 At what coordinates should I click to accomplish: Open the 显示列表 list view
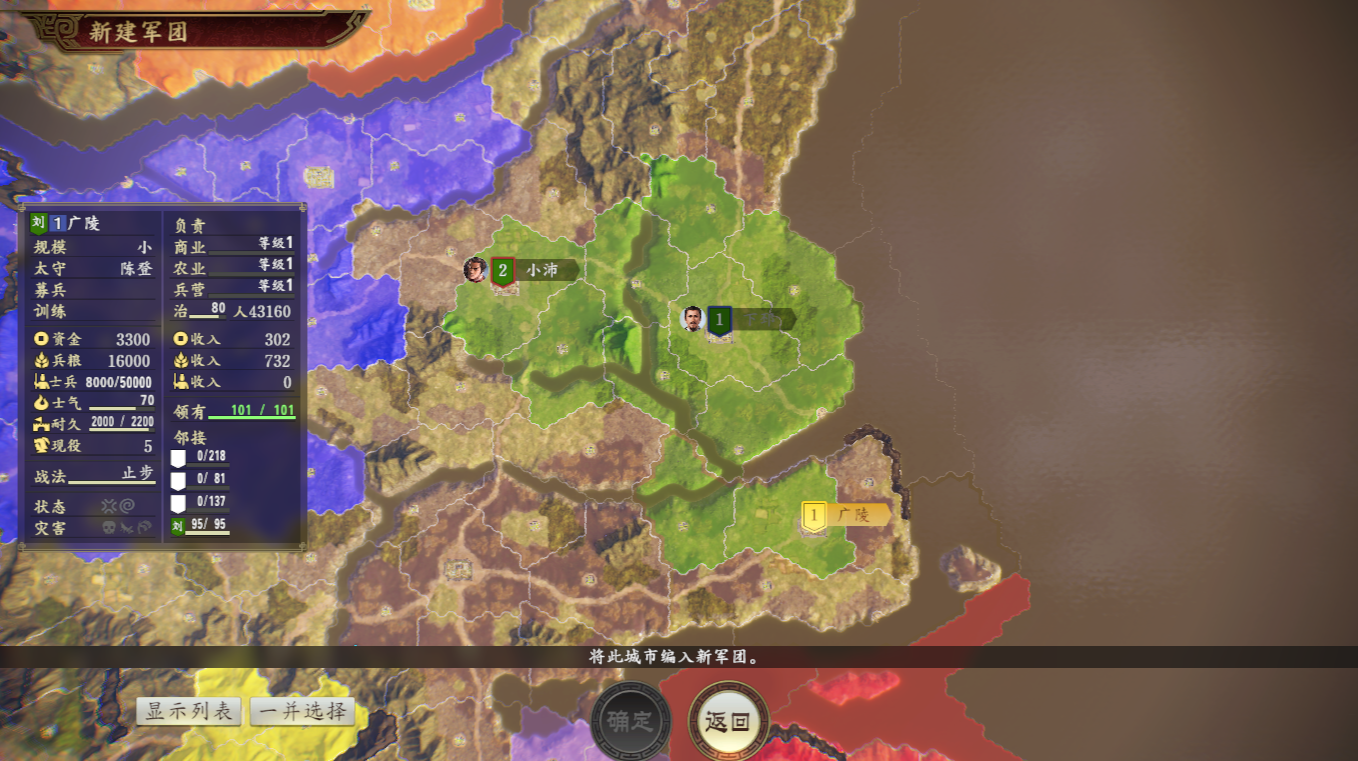(189, 712)
